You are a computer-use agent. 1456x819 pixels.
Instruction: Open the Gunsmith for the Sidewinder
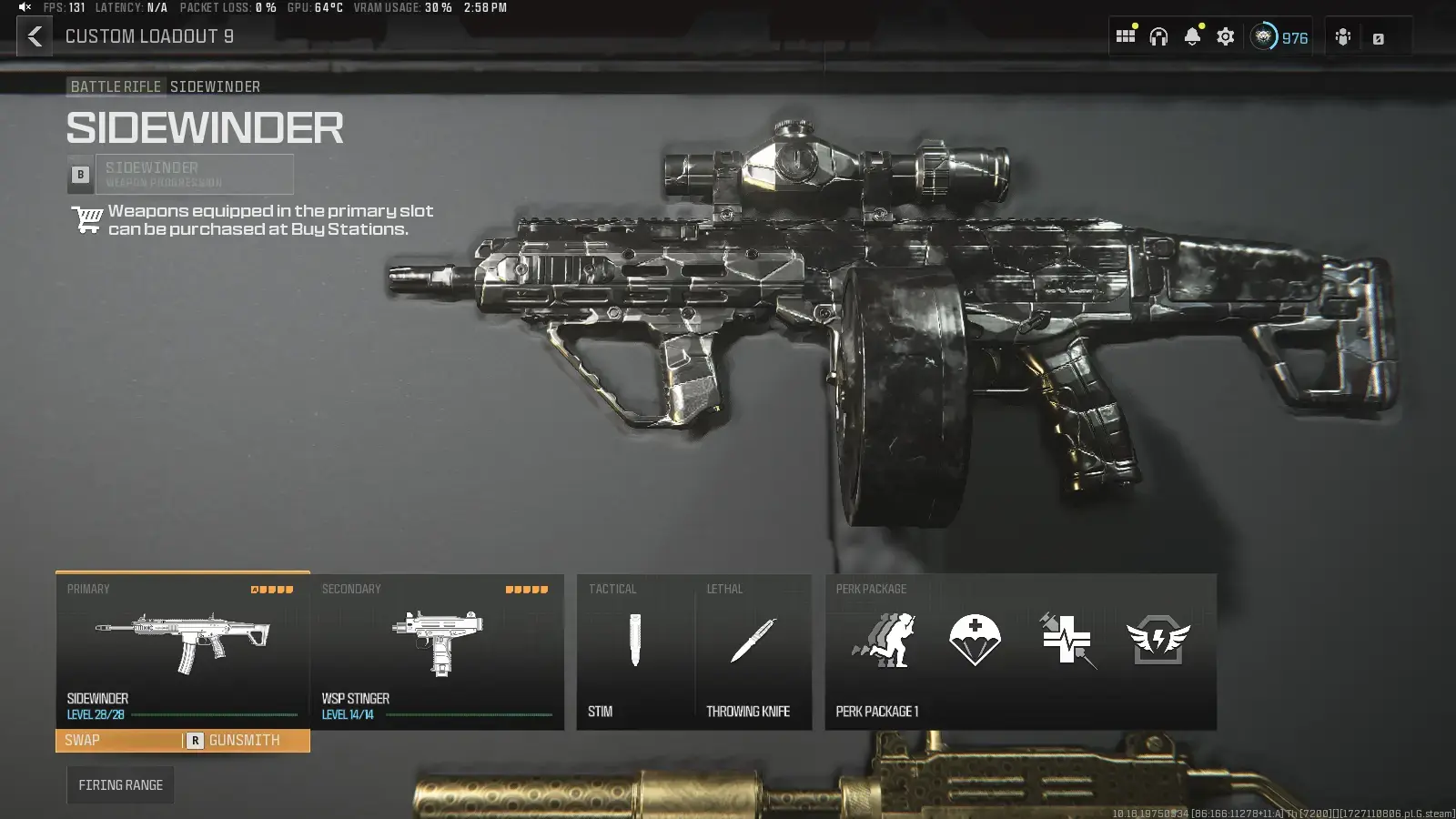[245, 740]
